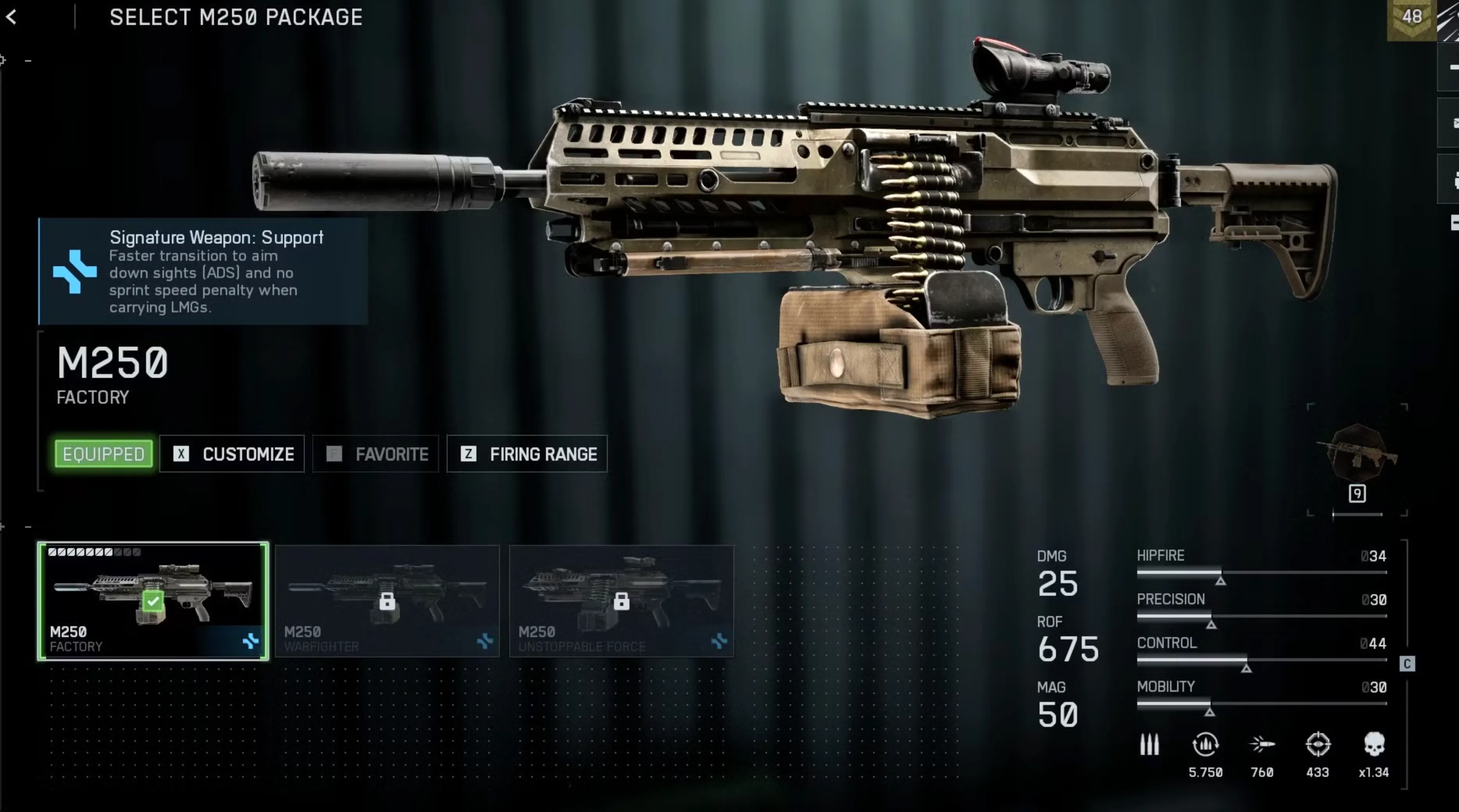This screenshot has height=812, width=1459.
Task: Toggle Favorite for the M250
Action: pos(376,454)
